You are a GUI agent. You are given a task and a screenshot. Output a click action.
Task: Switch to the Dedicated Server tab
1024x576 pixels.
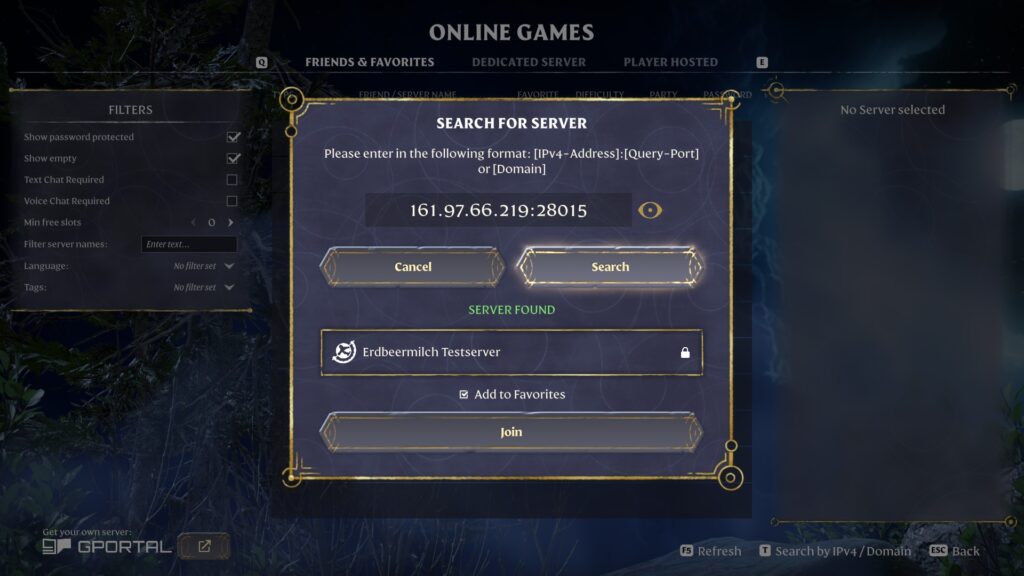(x=528, y=62)
